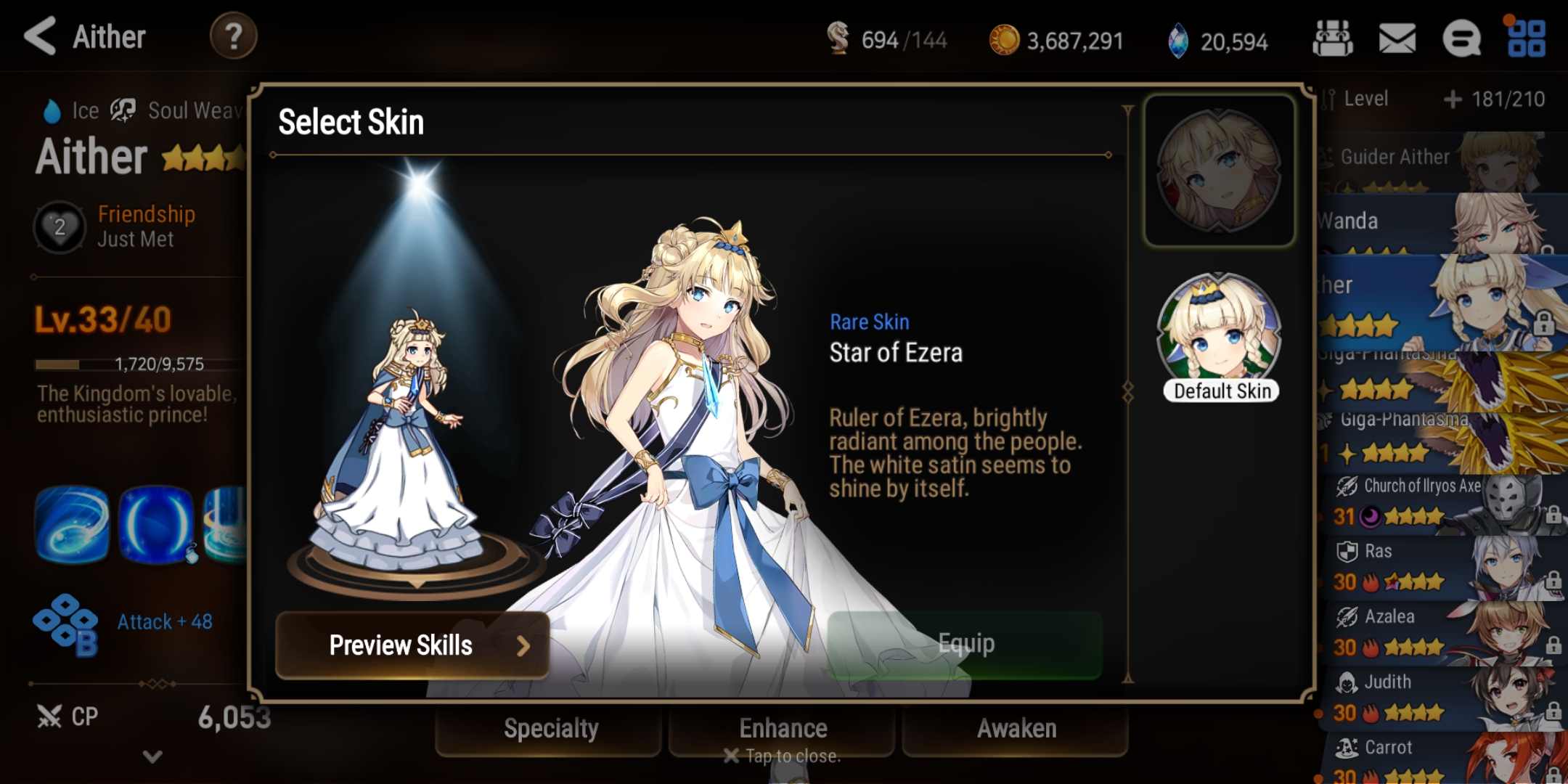
Task: Open Preview Skills for this skin
Action: pyautogui.click(x=412, y=645)
